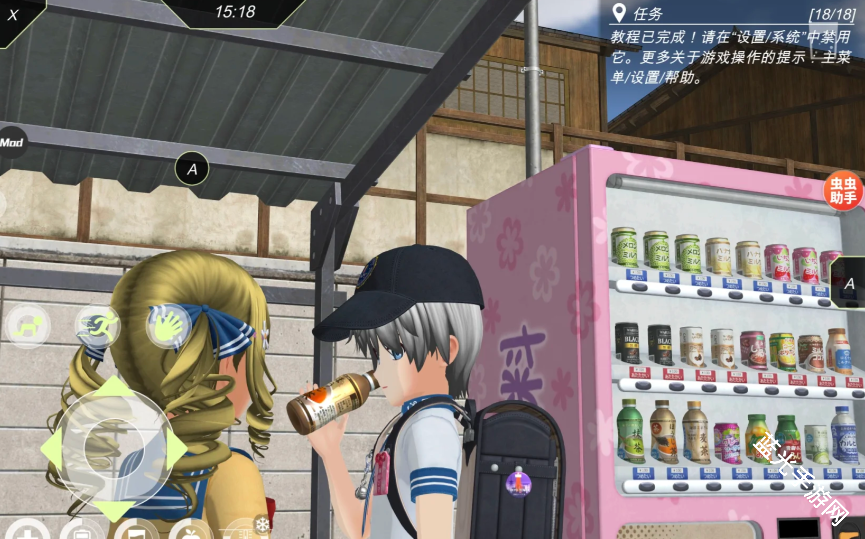
Task: Toggle the running figure sprint icon
Action: [98, 325]
